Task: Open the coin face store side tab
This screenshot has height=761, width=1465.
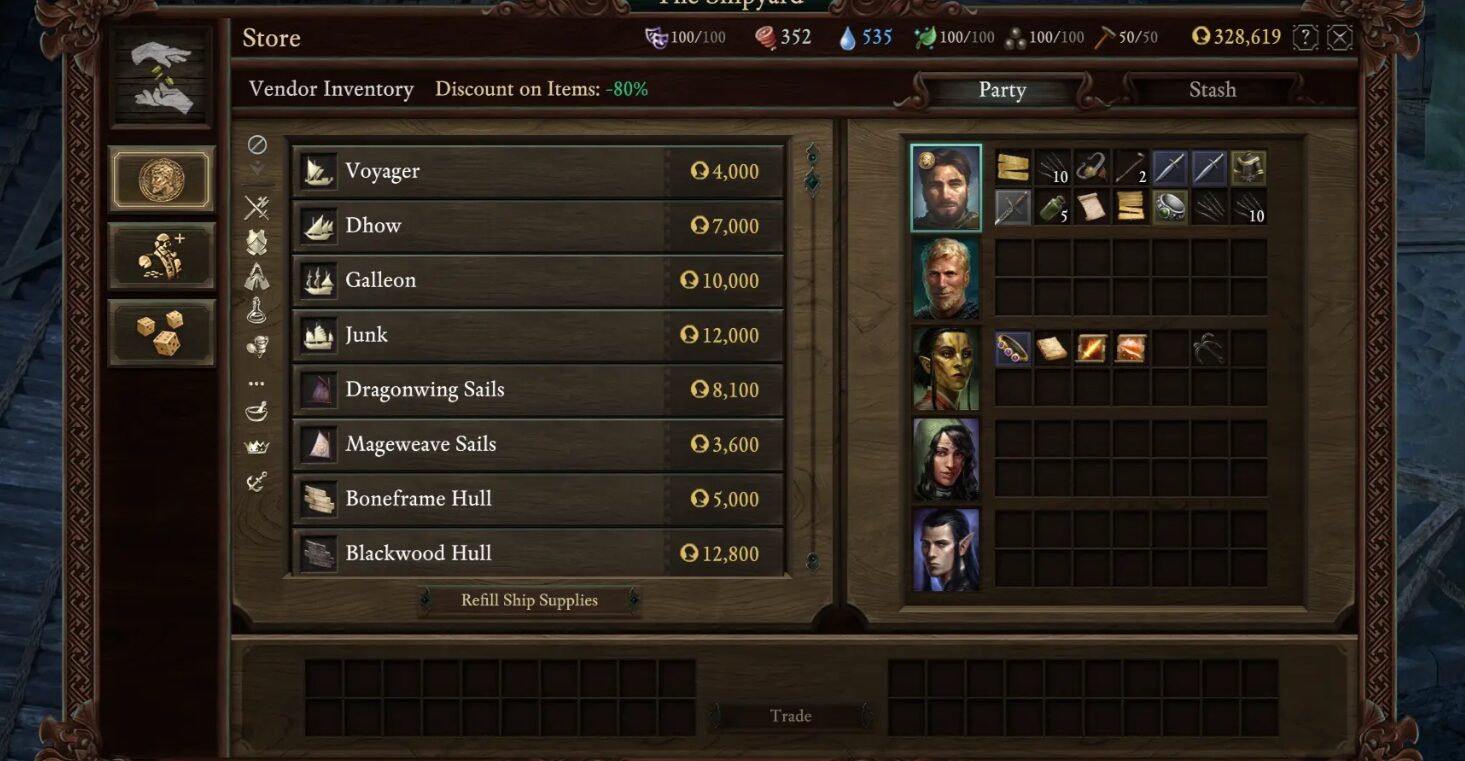Action: [161, 179]
